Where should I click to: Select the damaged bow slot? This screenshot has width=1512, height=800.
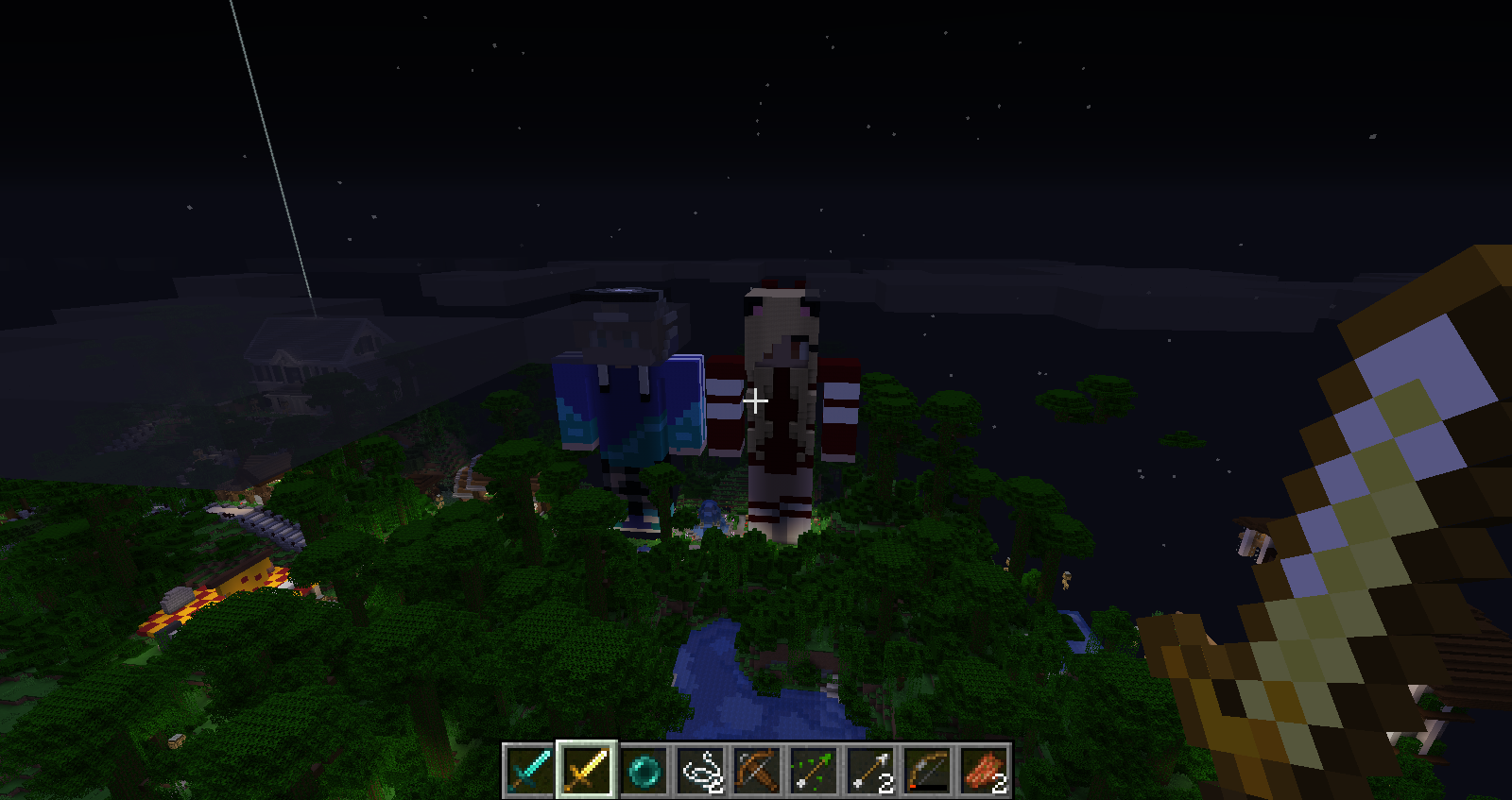click(927, 771)
